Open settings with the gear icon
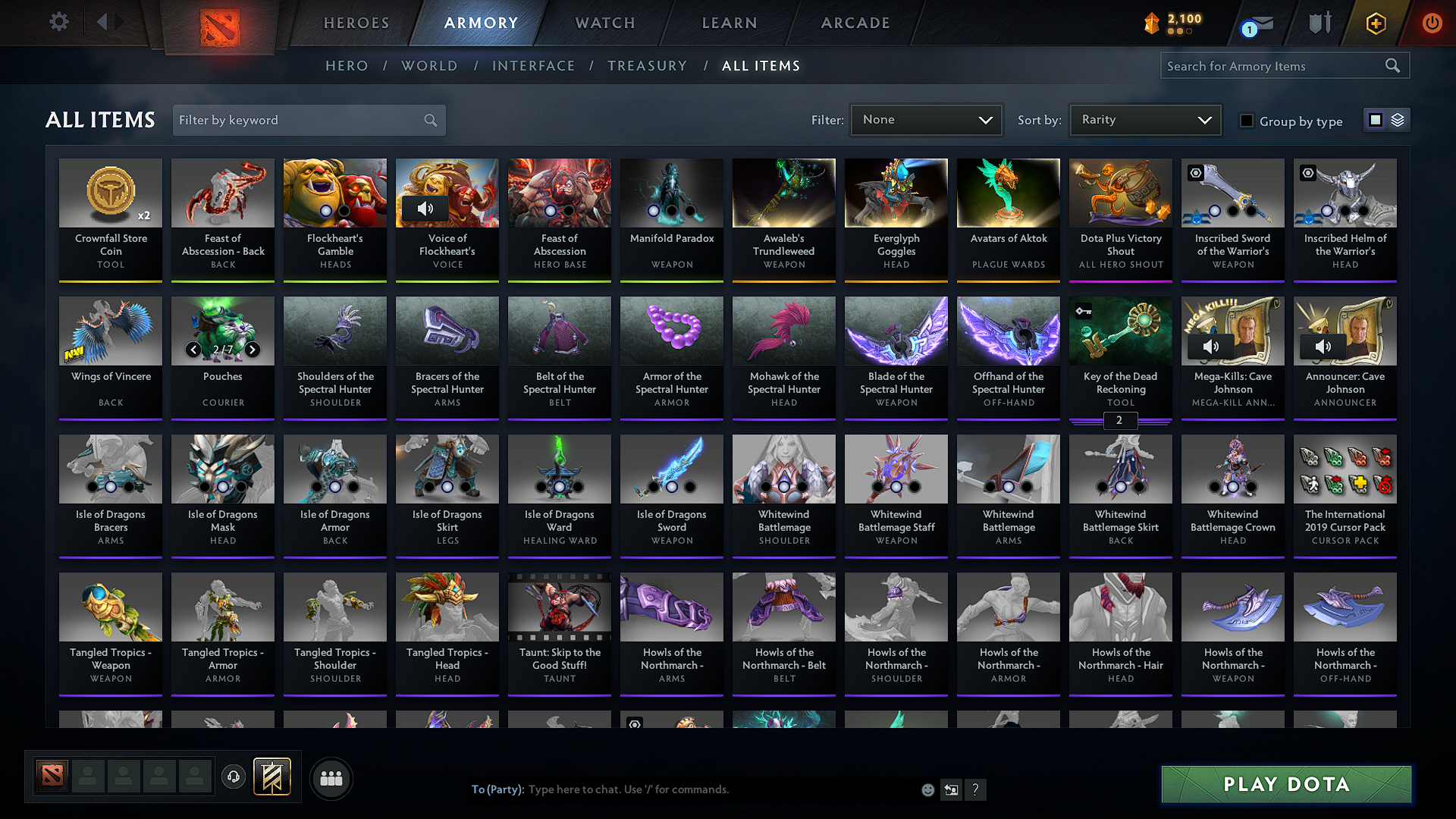The image size is (1456, 819). point(58,22)
